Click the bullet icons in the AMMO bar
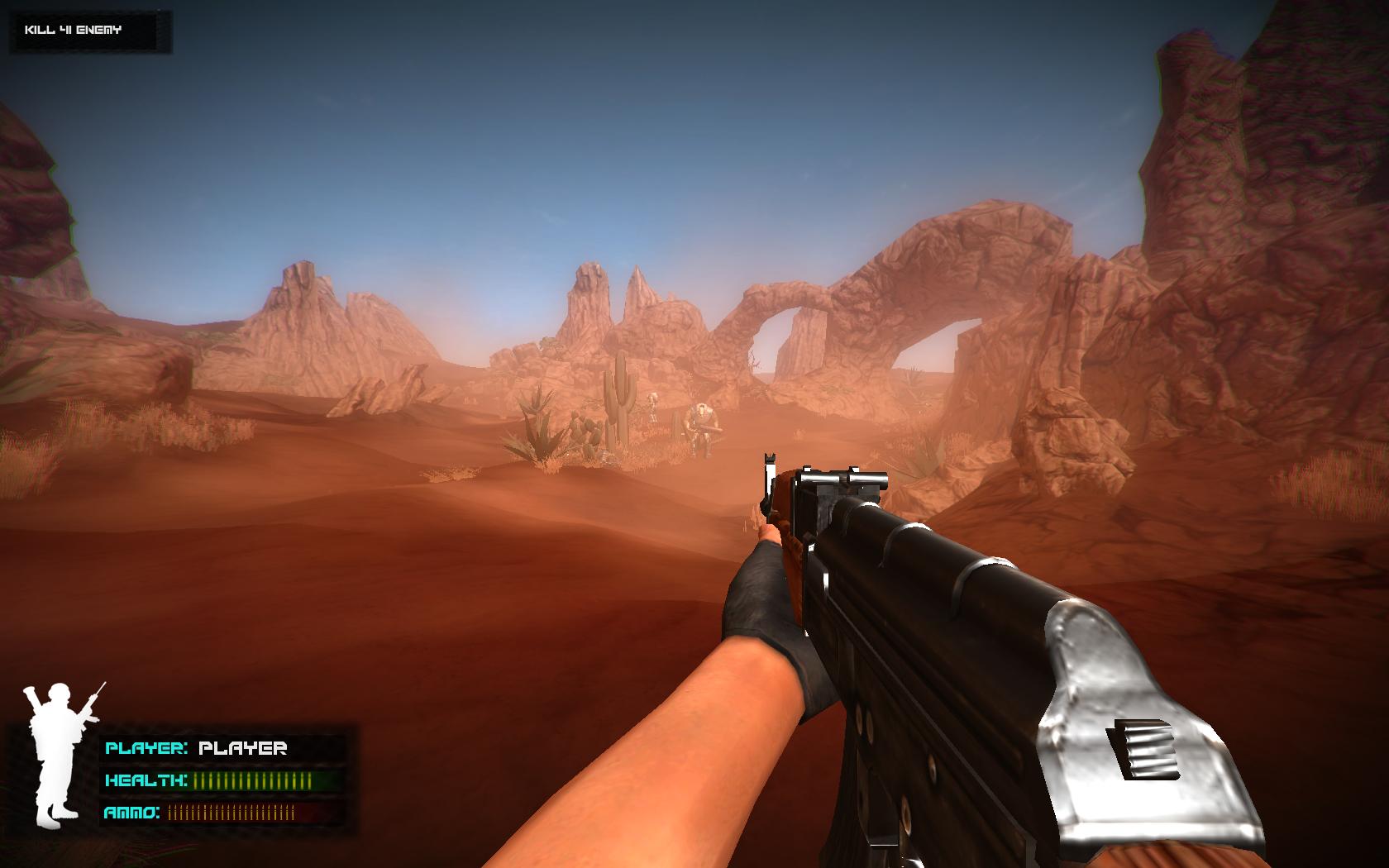Viewport: 1389px width, 868px height. (231, 812)
